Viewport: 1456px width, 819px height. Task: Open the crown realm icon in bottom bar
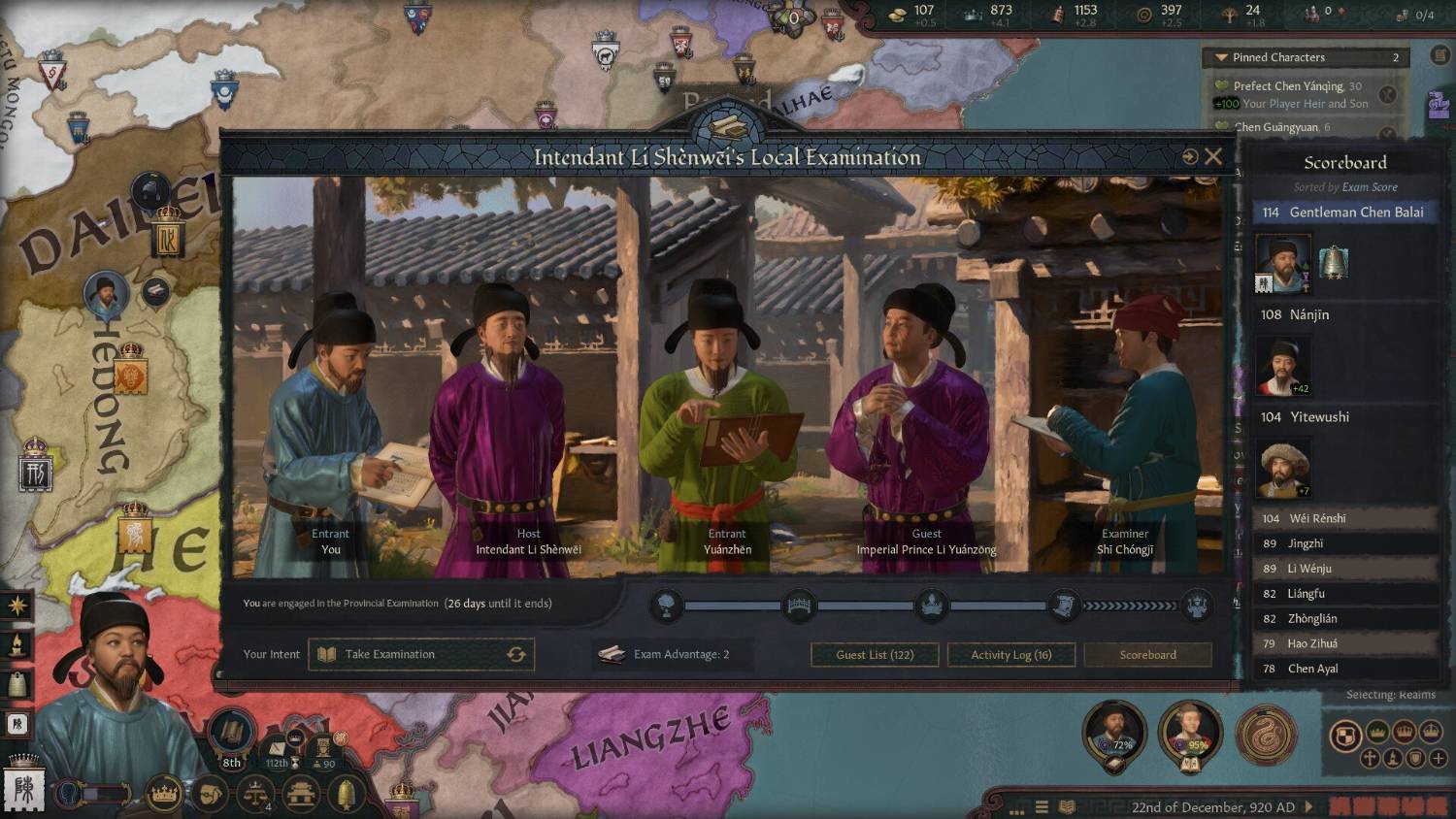[165, 795]
